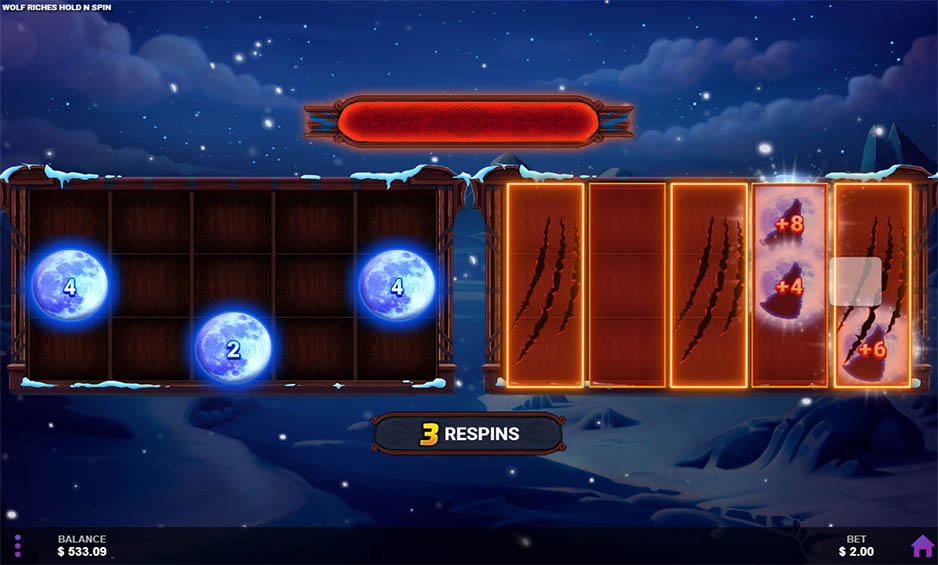
Task: Go to the purple home icon
Action: click(922, 546)
